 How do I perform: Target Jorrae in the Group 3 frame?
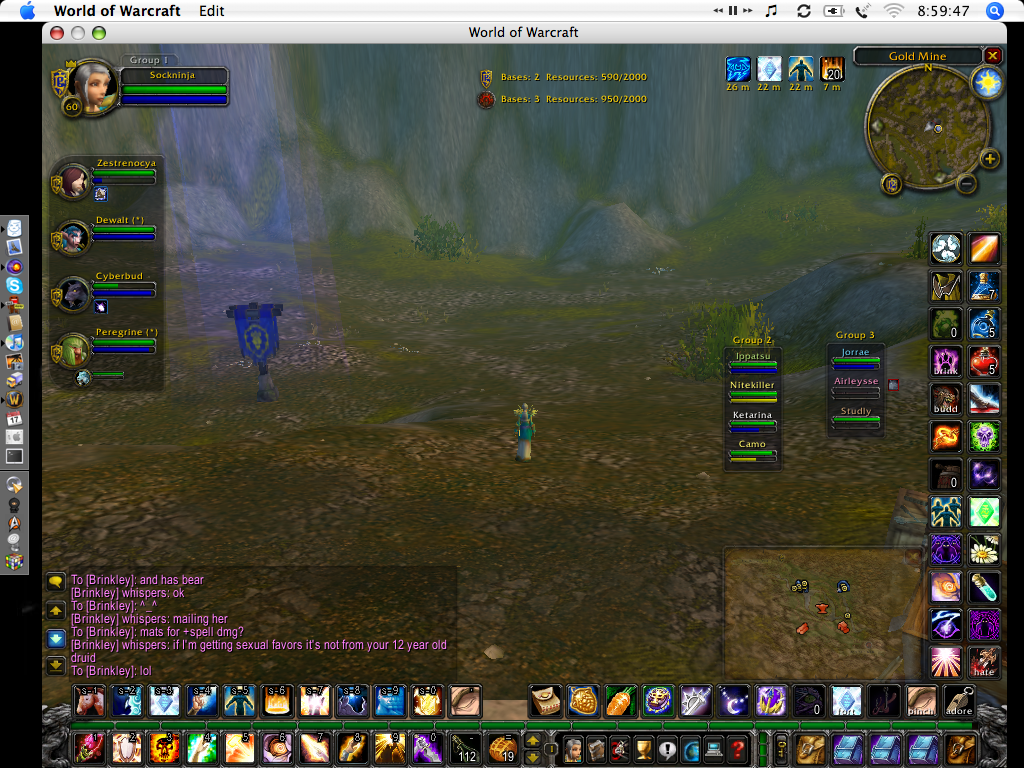tap(855, 357)
